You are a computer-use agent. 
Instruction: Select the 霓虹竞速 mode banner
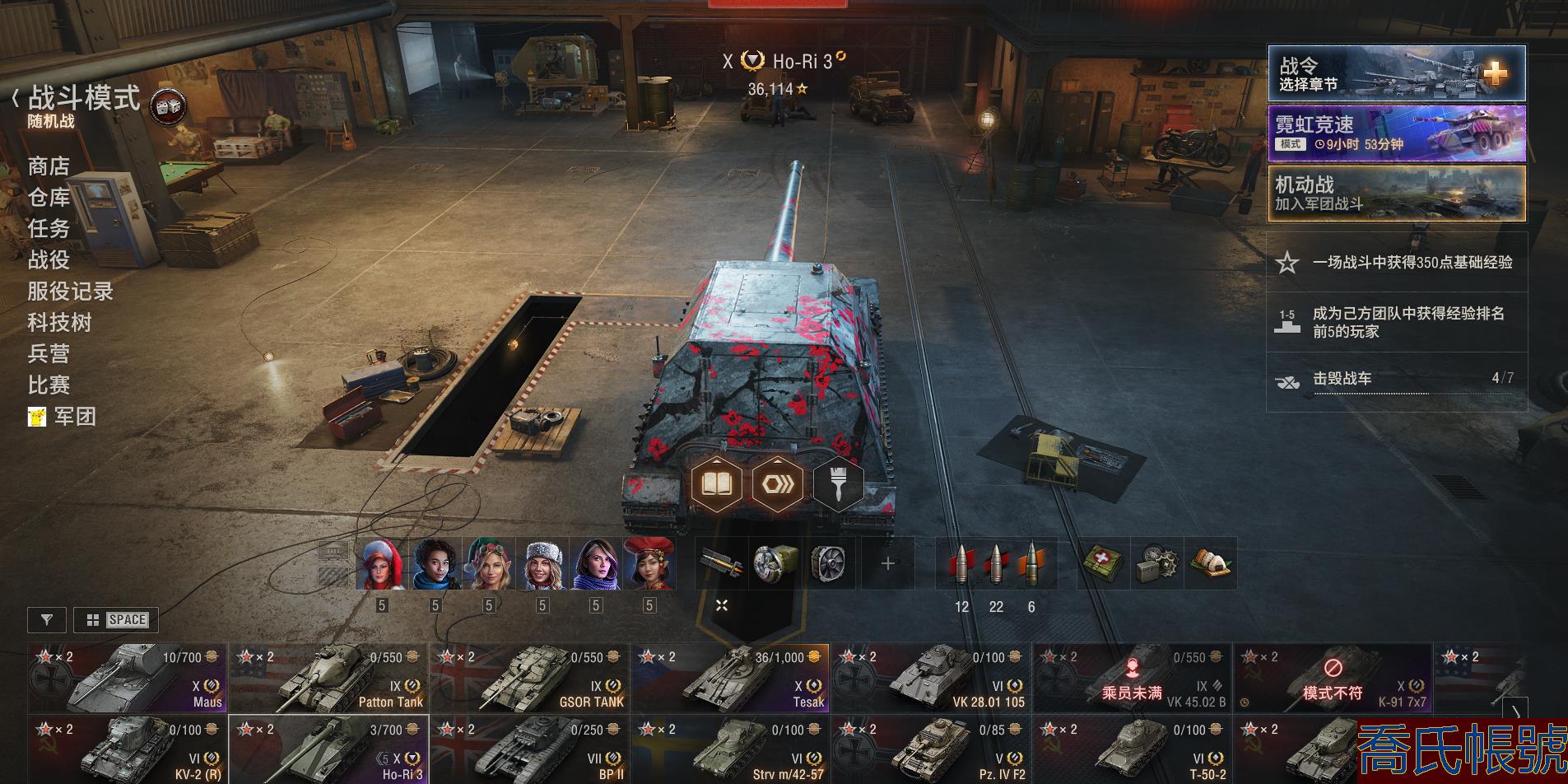tap(1396, 133)
